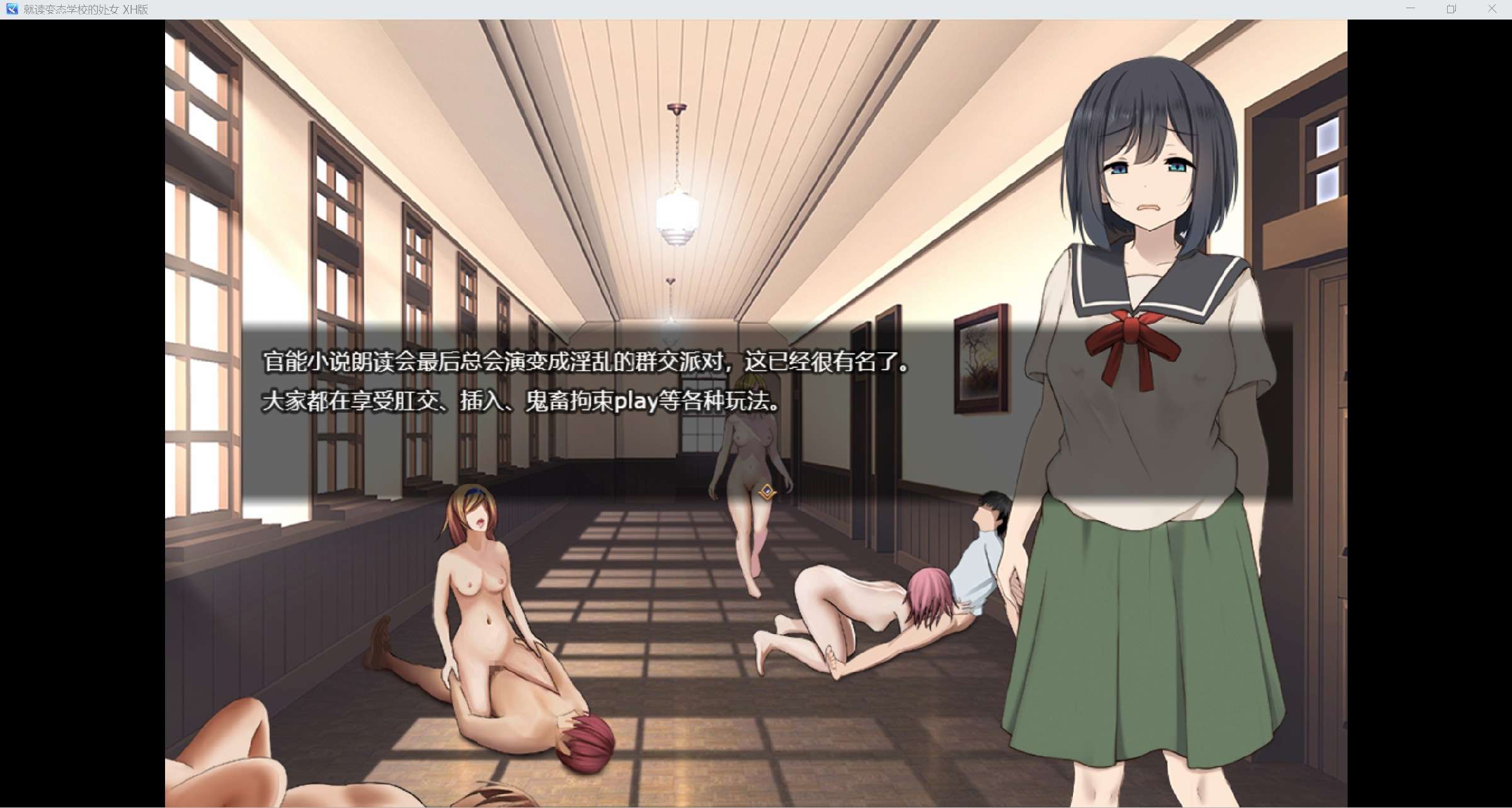Advance the dialogue text box

[767, 411]
